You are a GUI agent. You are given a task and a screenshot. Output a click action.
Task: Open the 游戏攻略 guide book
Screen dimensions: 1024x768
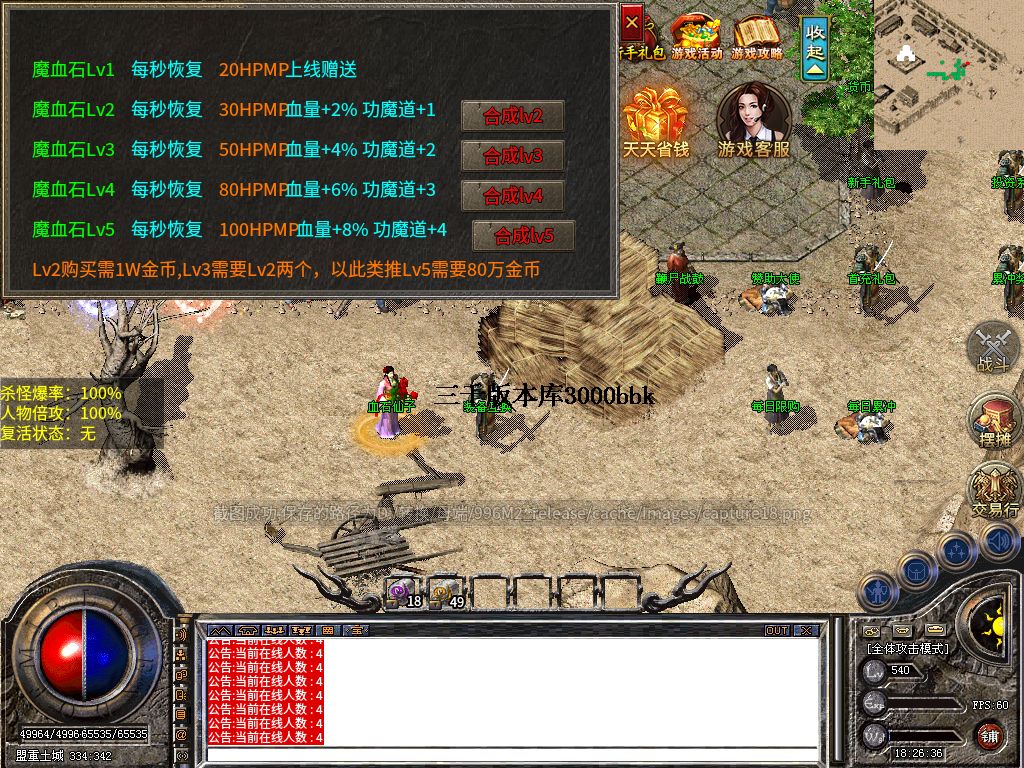[757, 35]
